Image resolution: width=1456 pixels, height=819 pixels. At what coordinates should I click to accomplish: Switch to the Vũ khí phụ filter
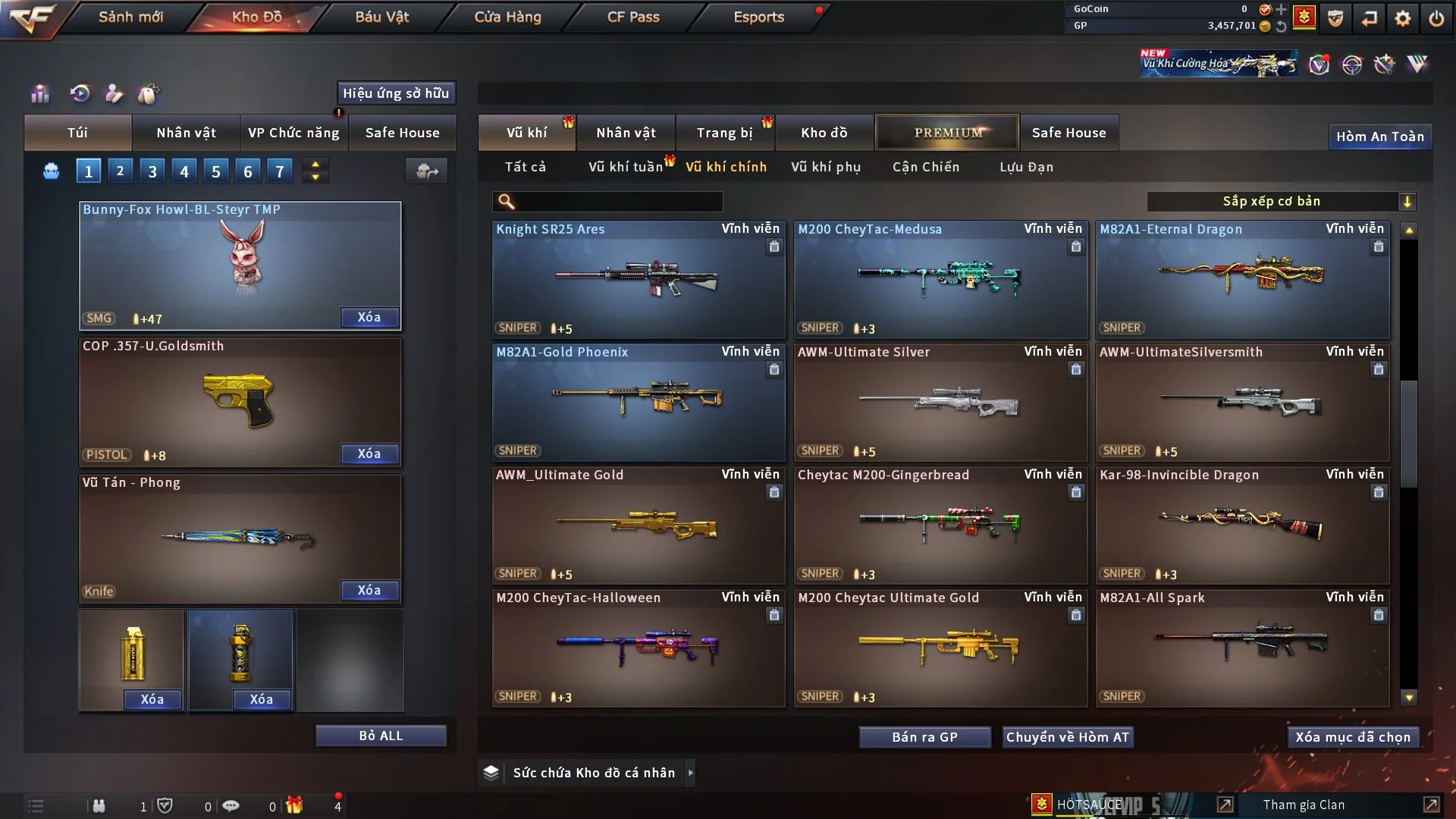(x=825, y=167)
